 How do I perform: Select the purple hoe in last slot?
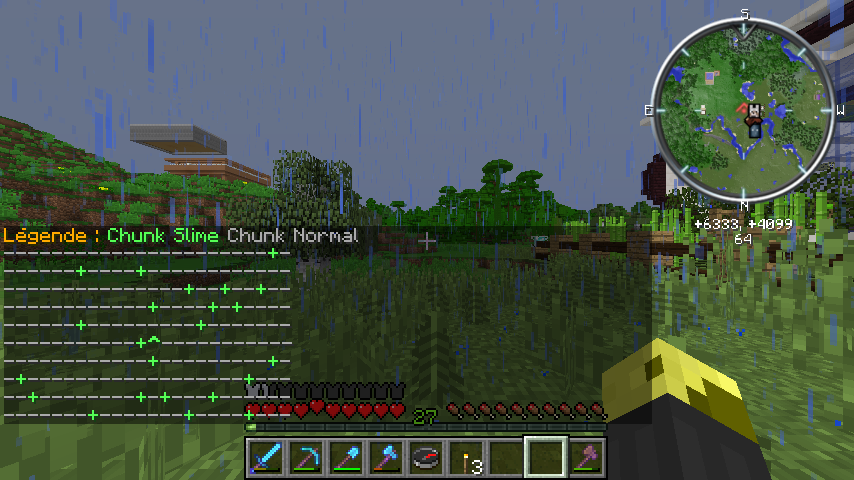585,458
